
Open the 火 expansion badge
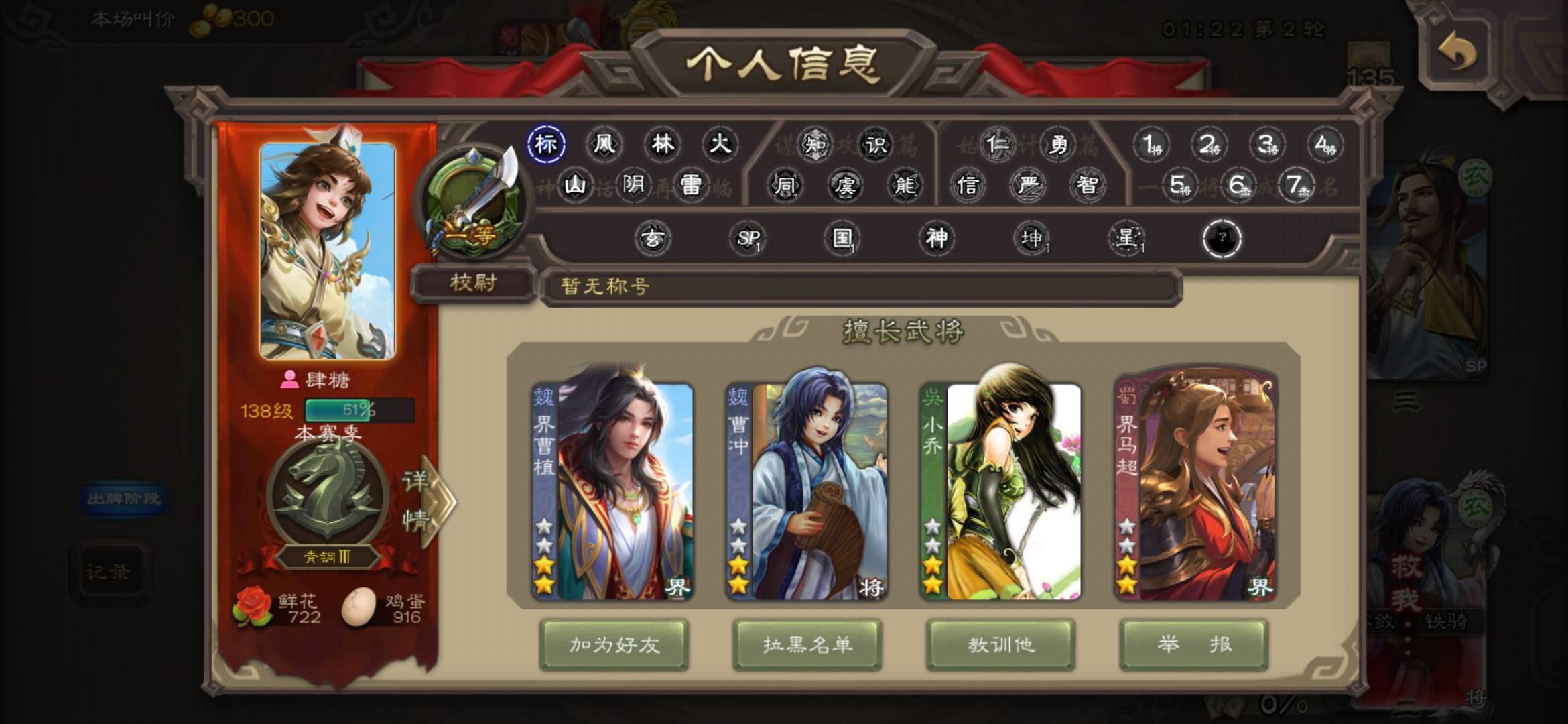[x=720, y=144]
